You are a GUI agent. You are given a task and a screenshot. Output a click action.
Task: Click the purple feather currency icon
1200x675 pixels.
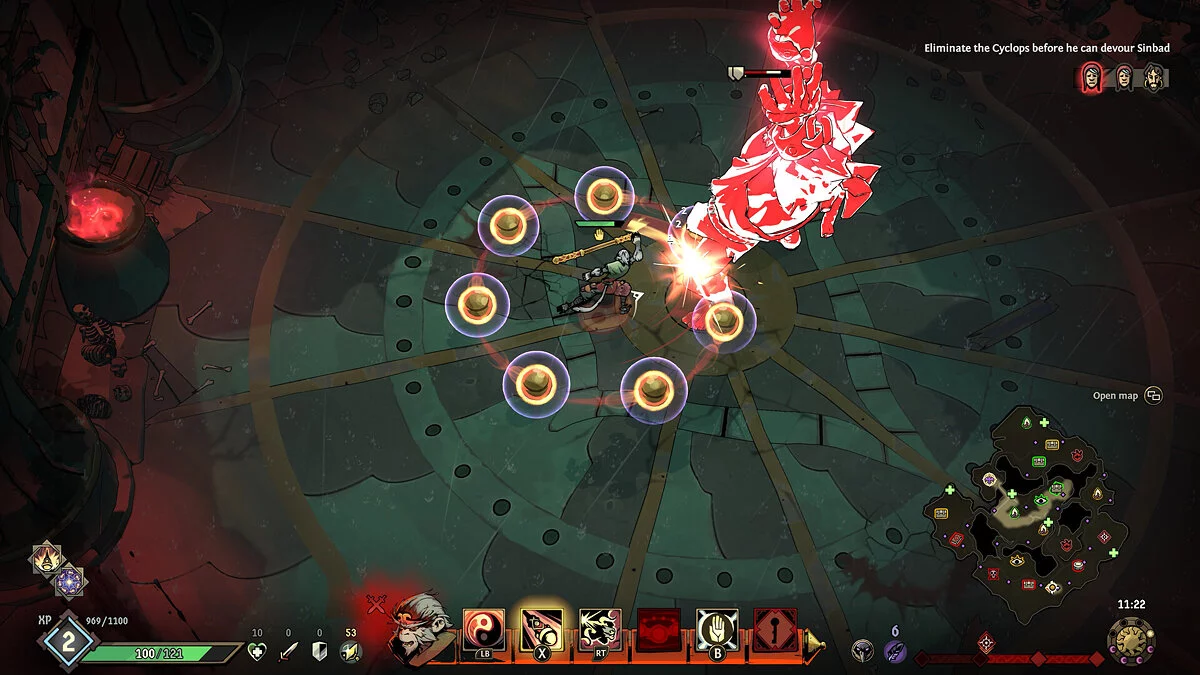pyautogui.click(x=895, y=652)
